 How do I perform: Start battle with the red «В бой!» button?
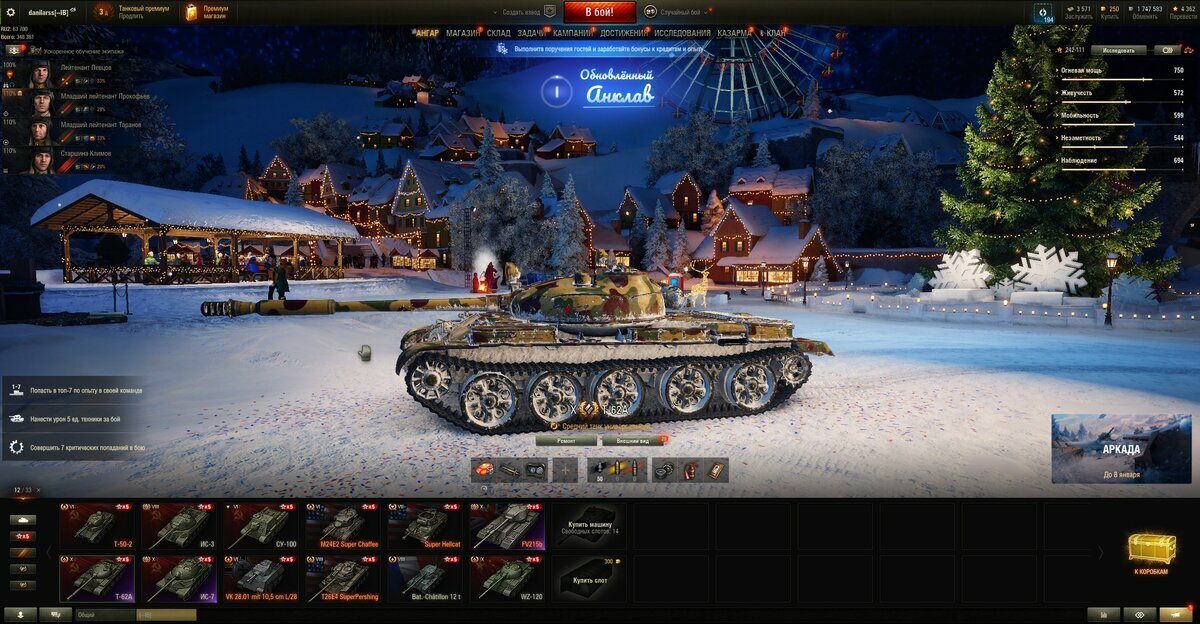600,12
